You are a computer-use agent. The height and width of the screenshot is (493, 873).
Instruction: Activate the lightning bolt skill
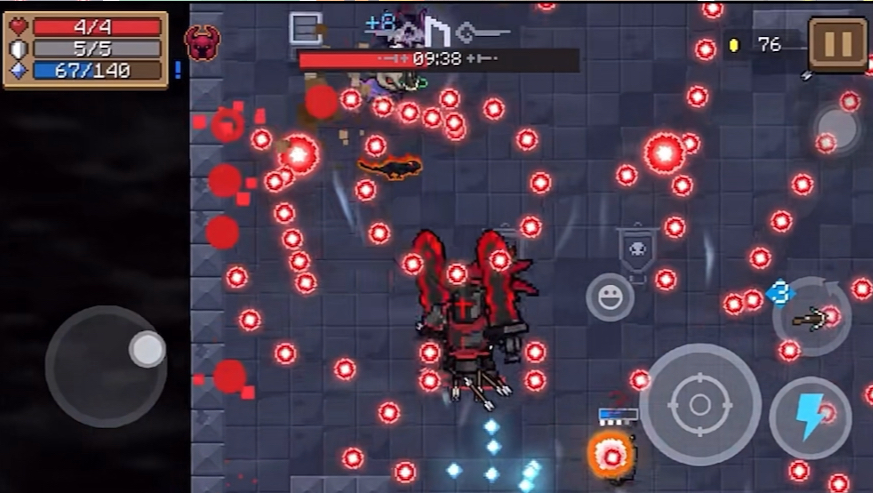point(810,416)
